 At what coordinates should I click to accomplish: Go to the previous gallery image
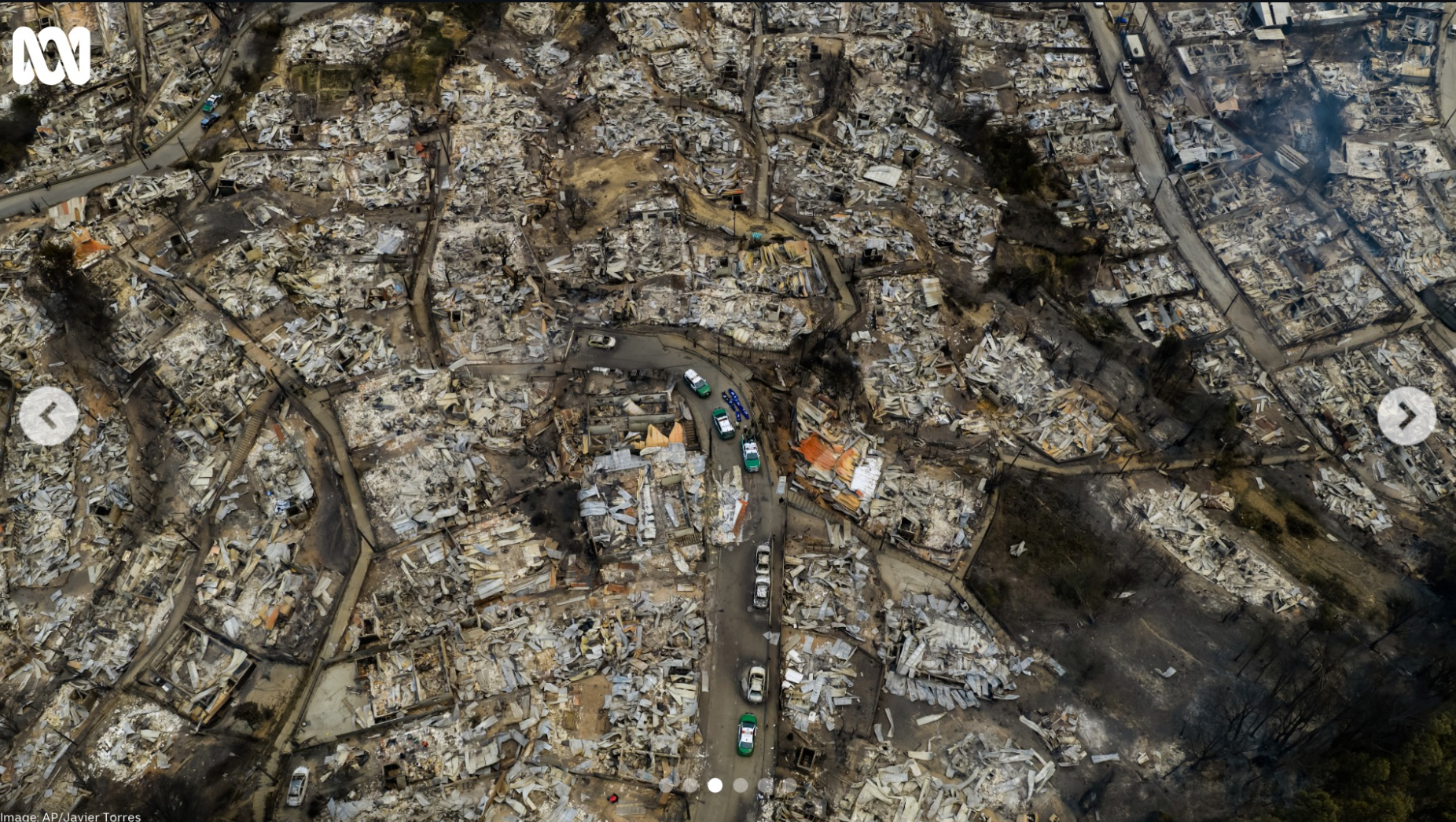49,416
